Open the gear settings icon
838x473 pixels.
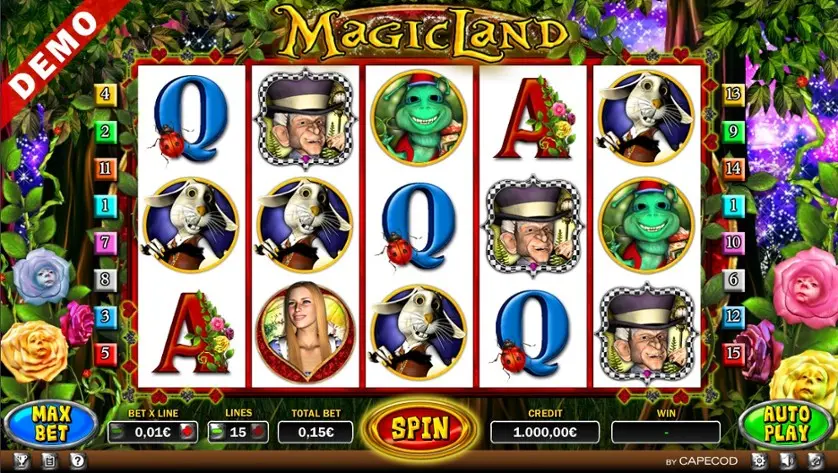(758, 461)
